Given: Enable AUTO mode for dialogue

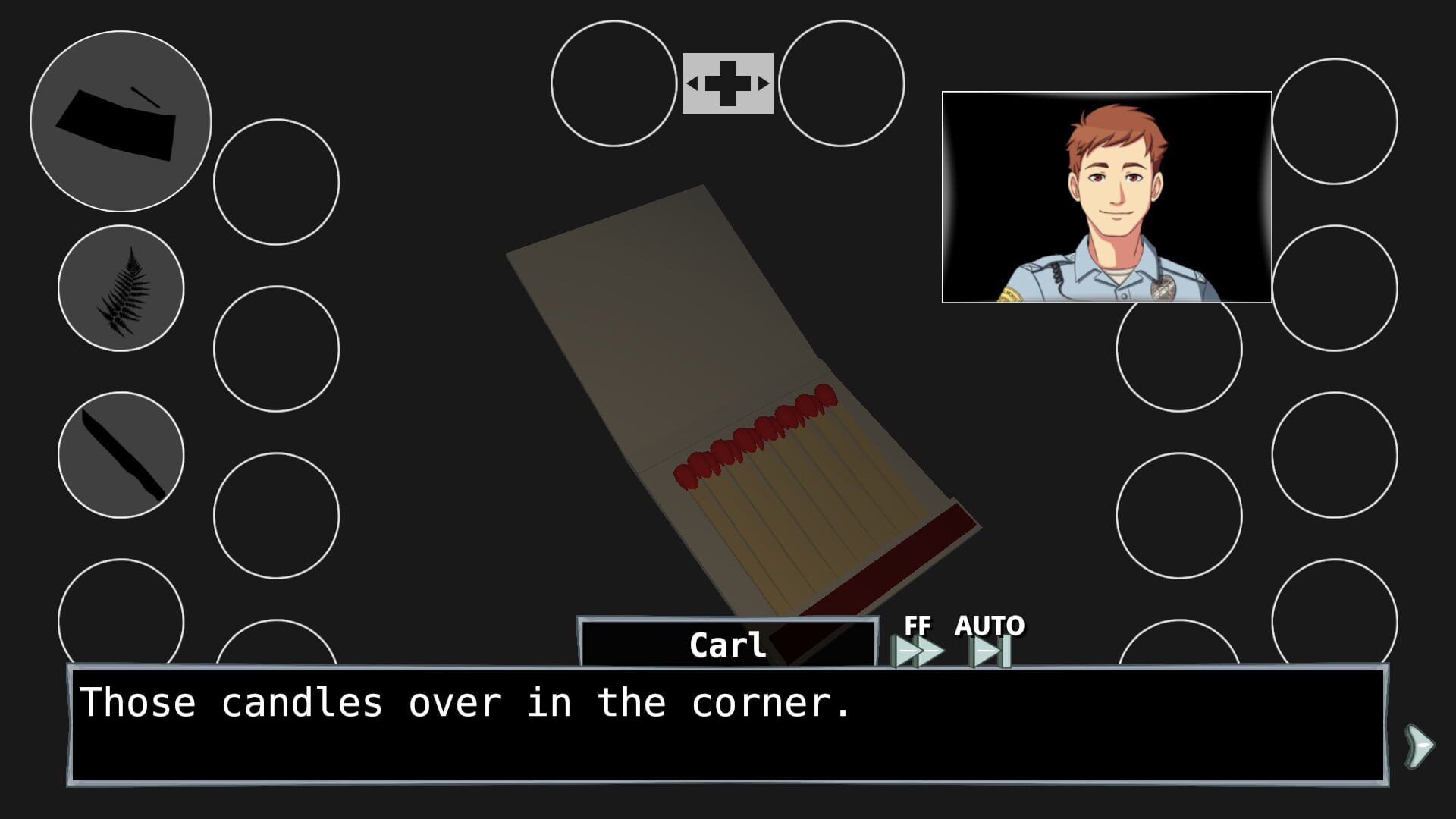Looking at the screenshot, I should 987,651.
